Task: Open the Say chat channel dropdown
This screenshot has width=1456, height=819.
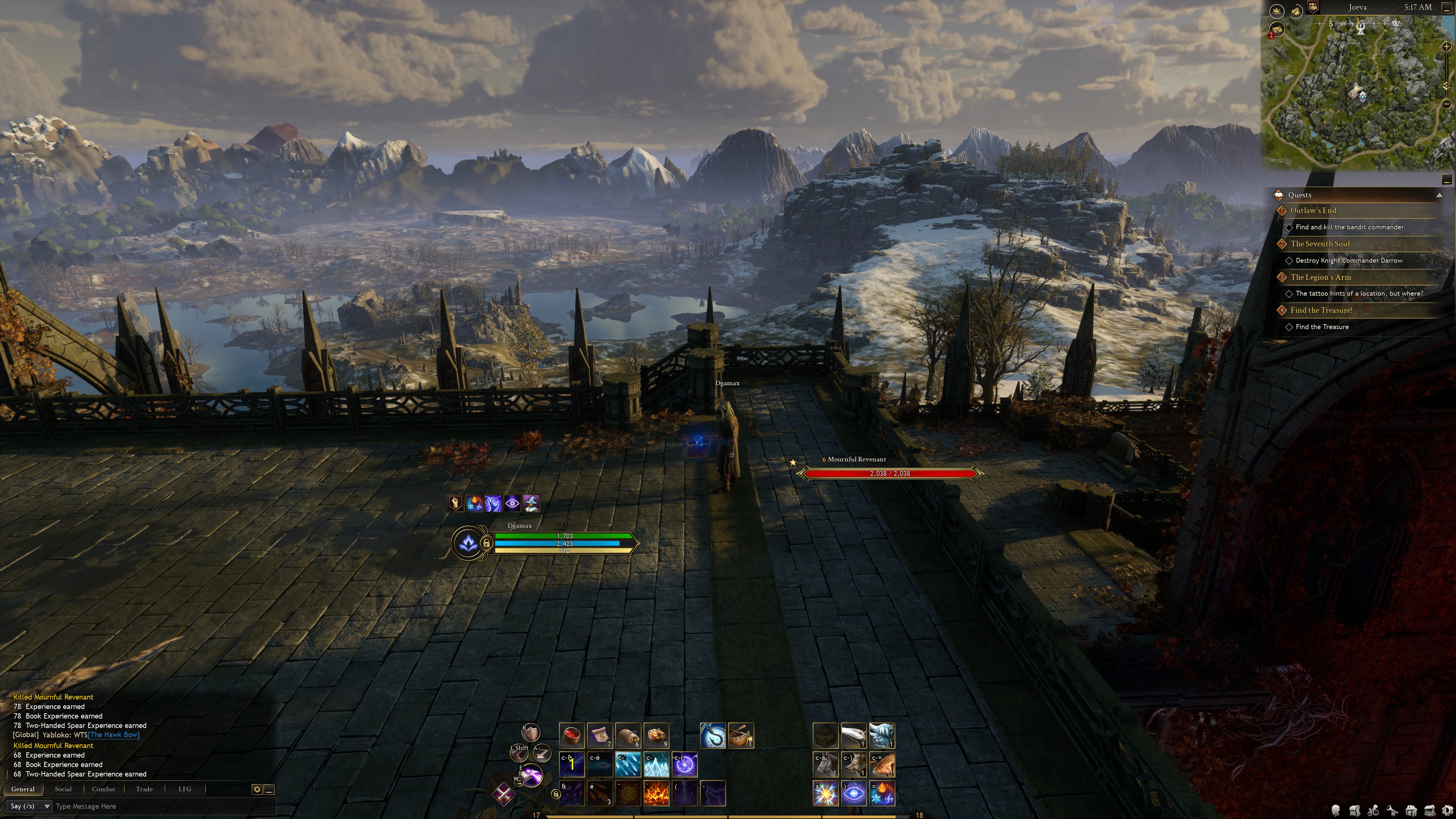Action: click(x=30, y=806)
